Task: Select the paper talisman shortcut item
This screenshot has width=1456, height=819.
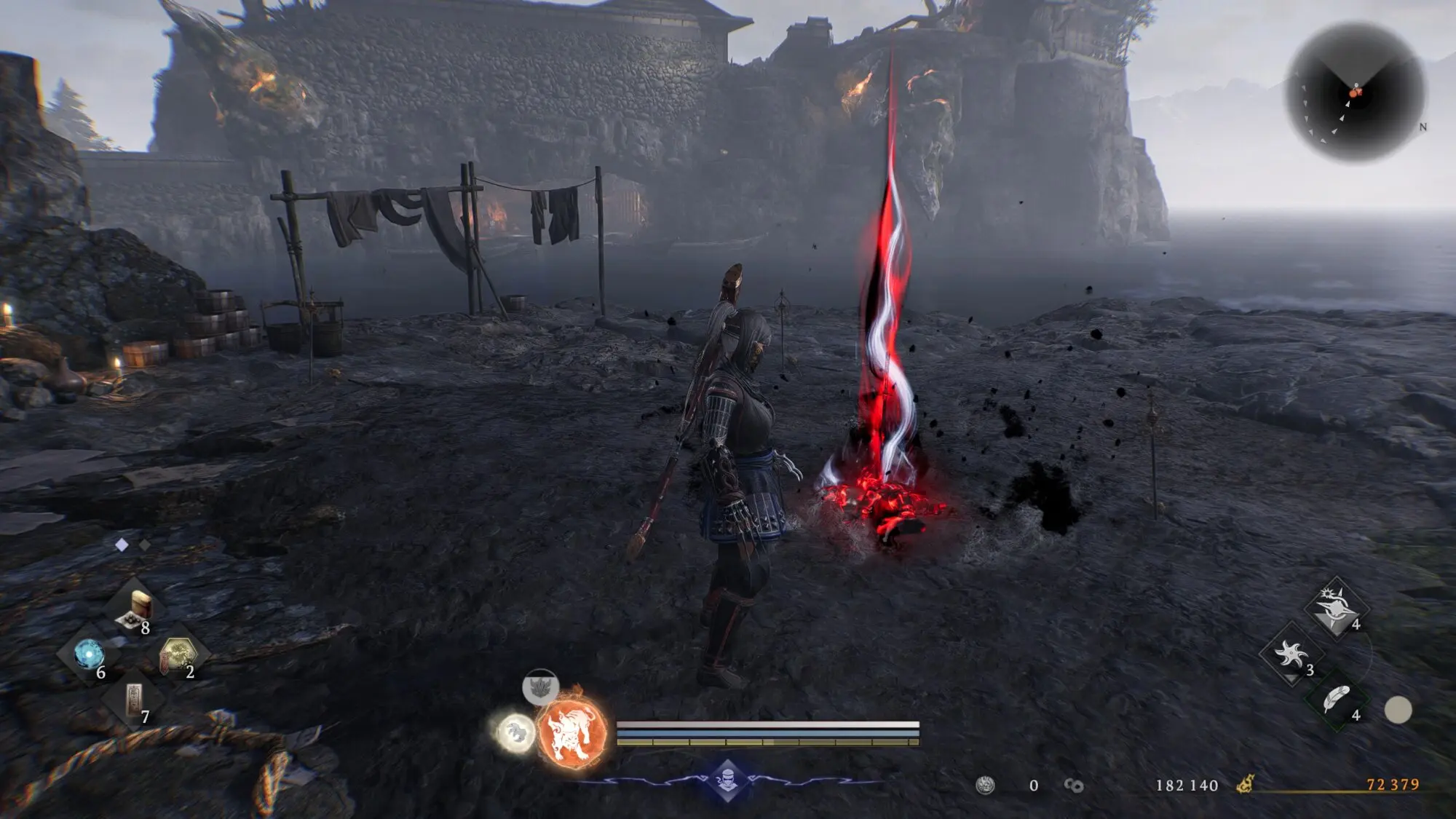Action: click(x=134, y=699)
